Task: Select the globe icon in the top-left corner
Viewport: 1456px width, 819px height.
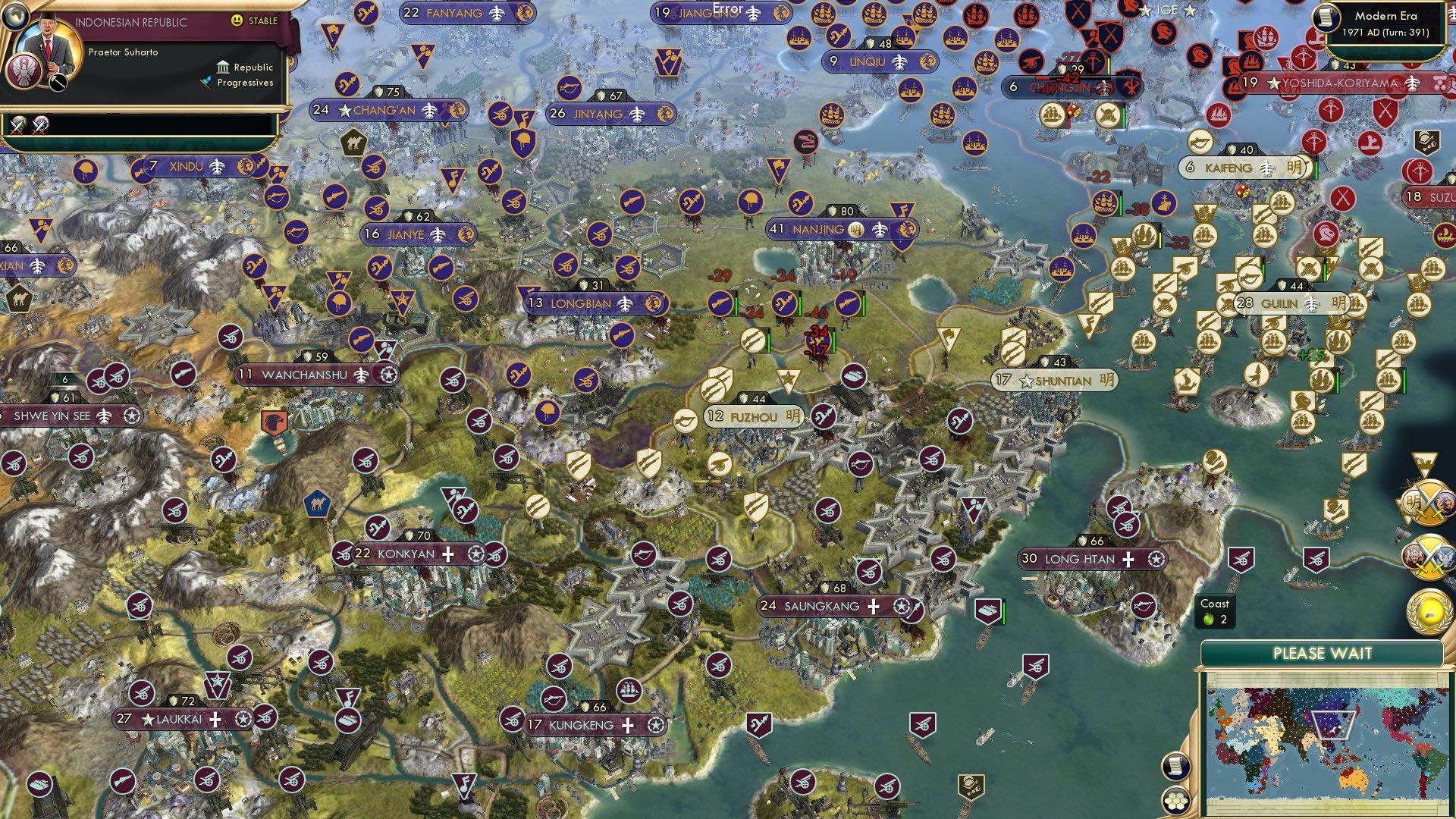Action: 15,16
